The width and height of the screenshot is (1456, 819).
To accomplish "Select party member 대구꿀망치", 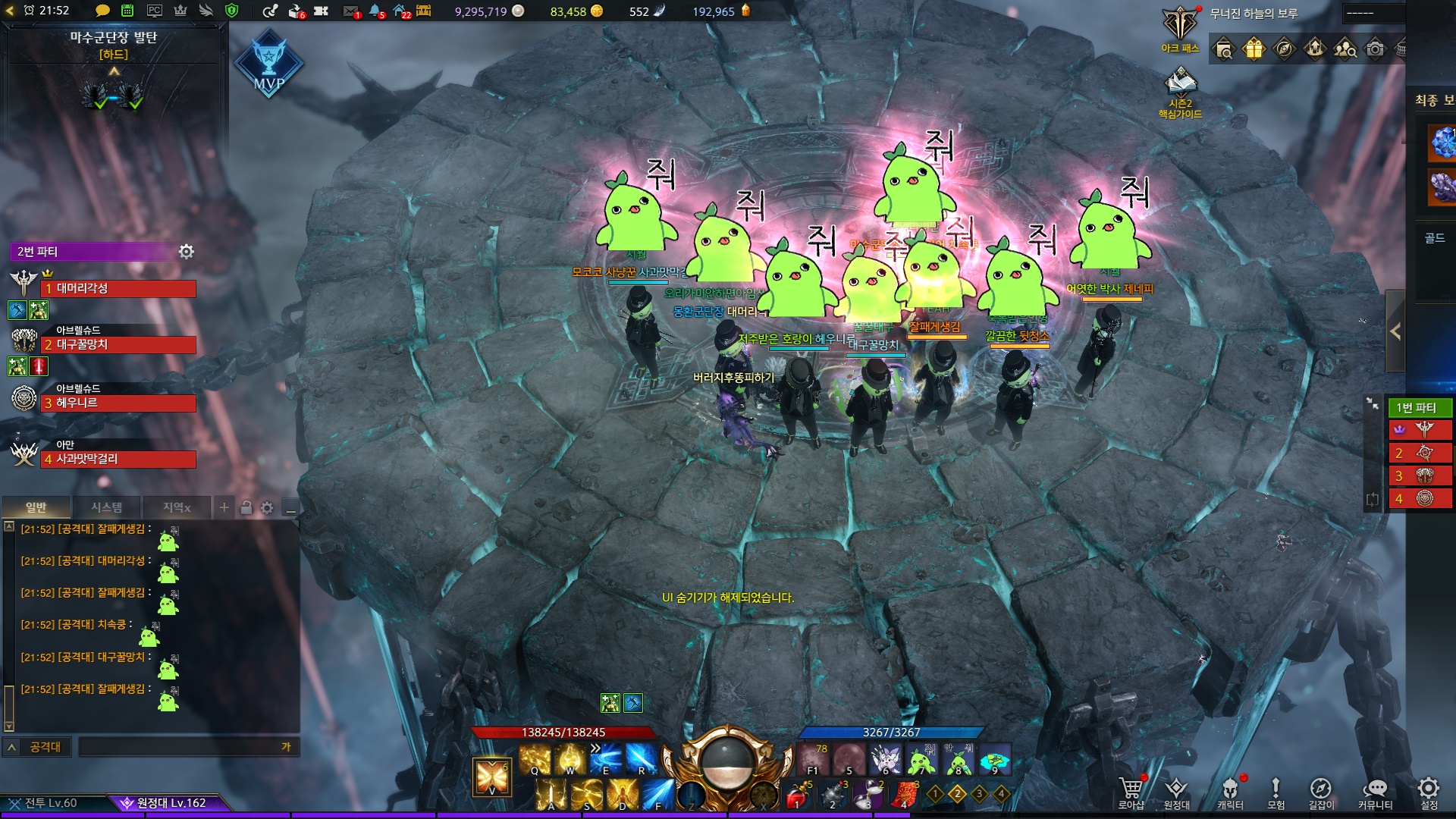I will (x=118, y=345).
